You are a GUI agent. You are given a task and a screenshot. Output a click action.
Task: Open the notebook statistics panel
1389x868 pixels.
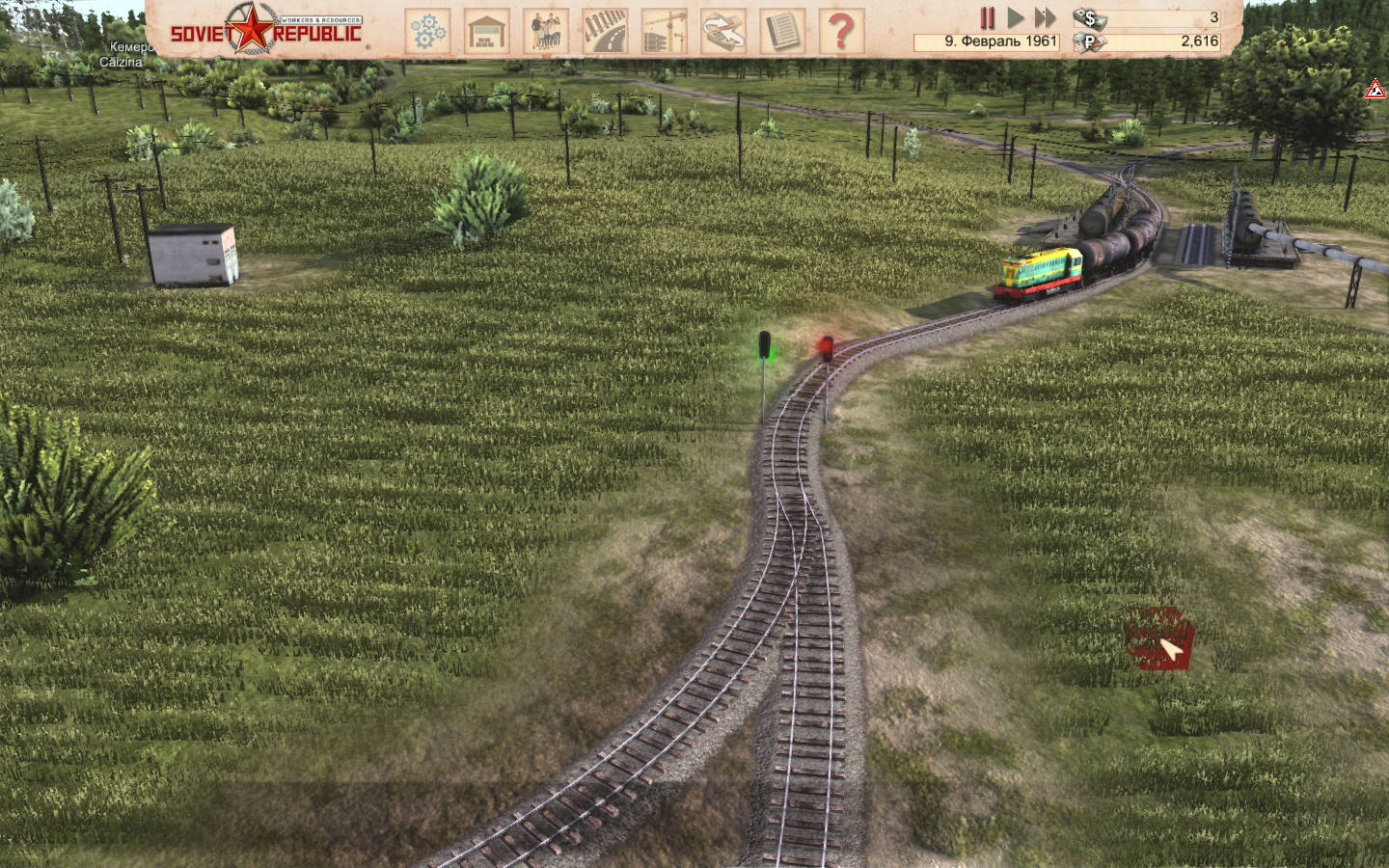click(781, 31)
